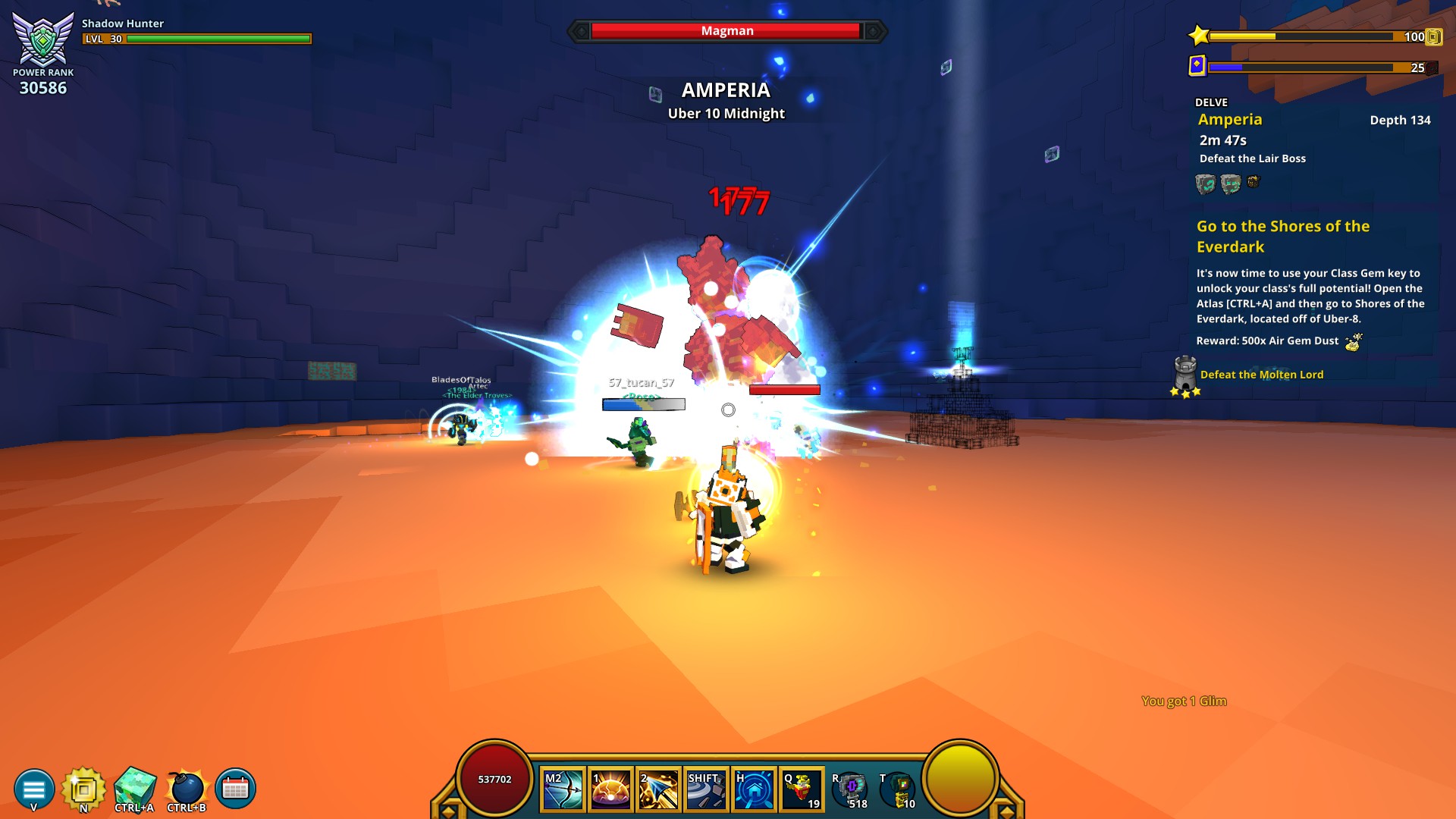This screenshot has width=1456, height=819.
Task: Click the yellow star icon on the top bar
Action: click(1199, 36)
